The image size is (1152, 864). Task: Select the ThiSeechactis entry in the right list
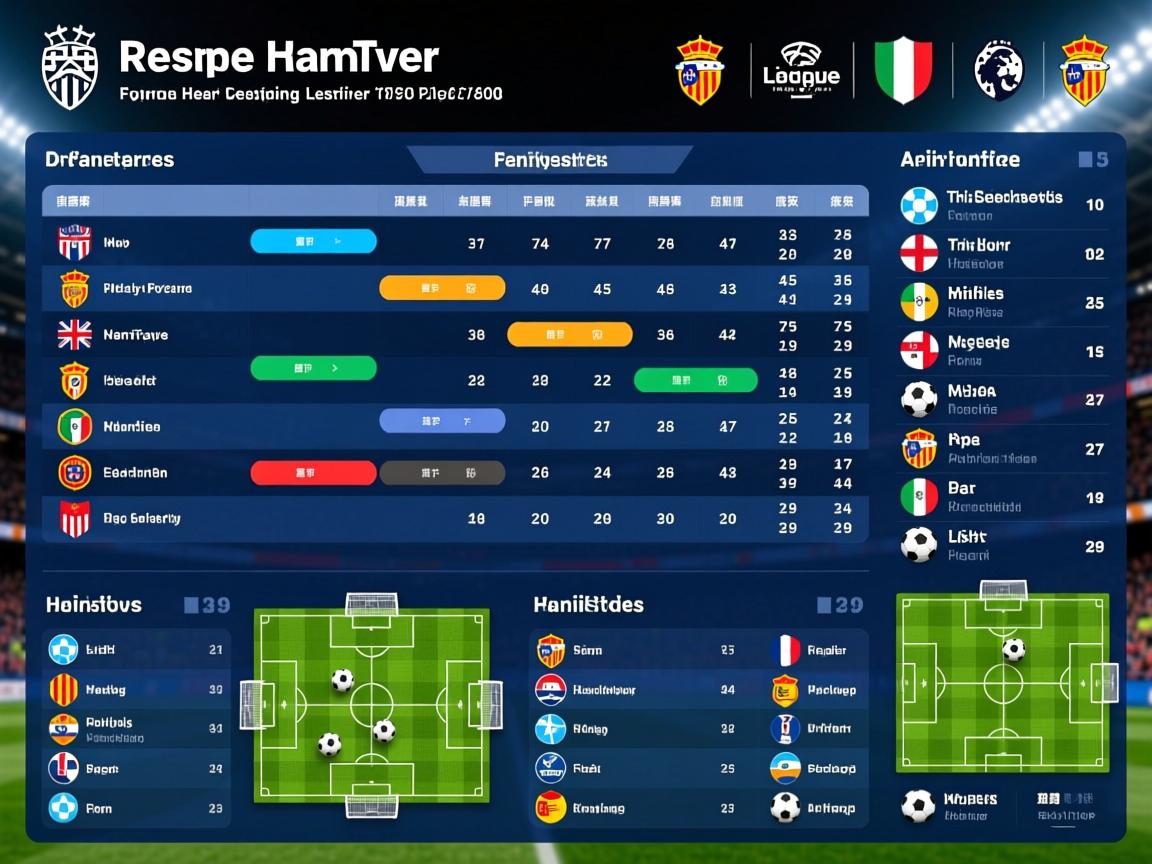(x=1003, y=205)
